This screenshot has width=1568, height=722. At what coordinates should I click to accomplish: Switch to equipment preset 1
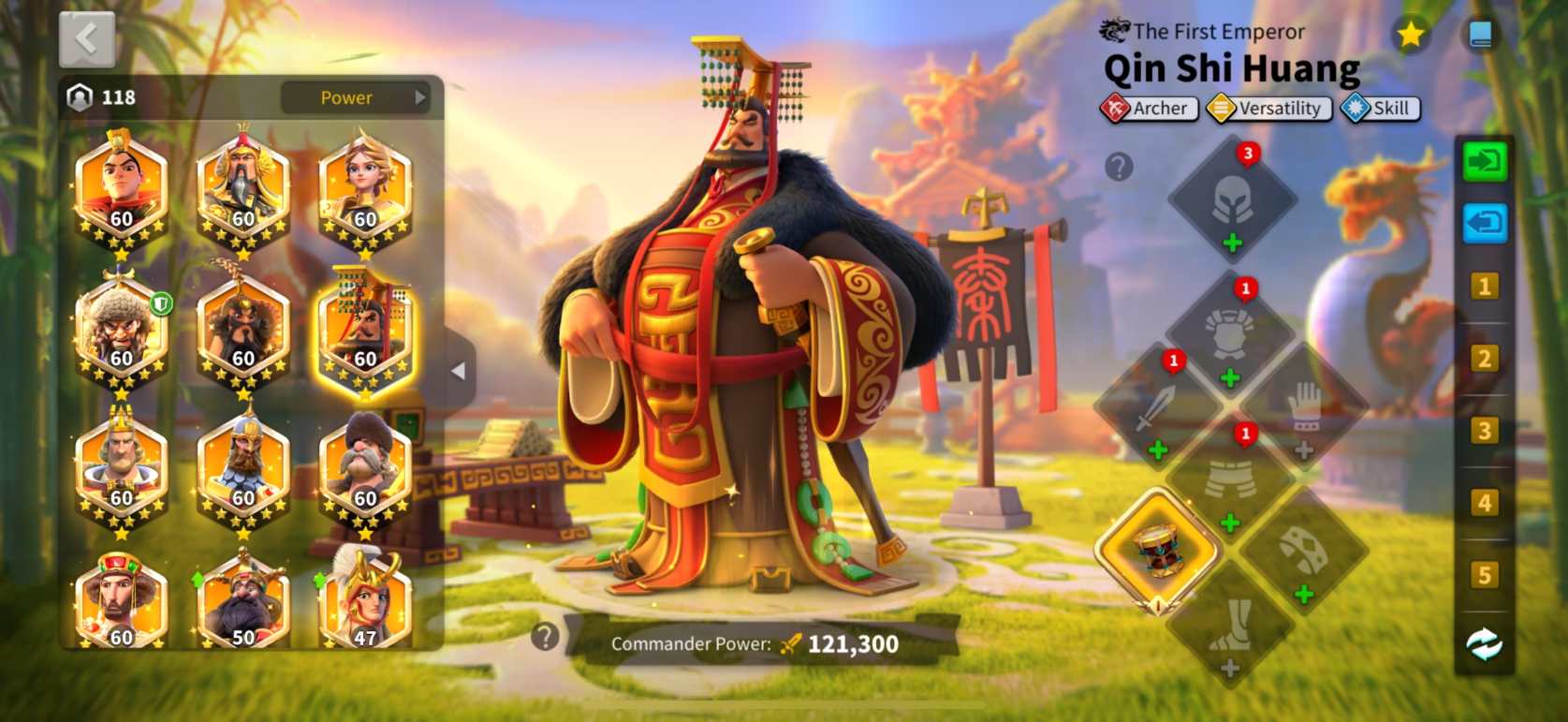pos(1484,287)
